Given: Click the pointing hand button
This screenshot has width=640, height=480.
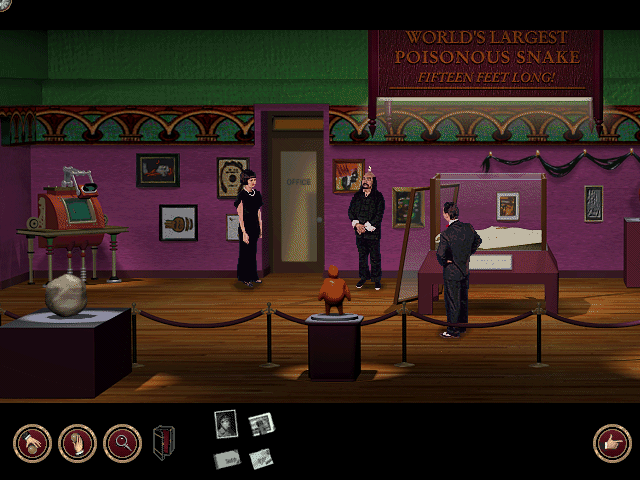Looking at the screenshot, I should click(611, 443).
